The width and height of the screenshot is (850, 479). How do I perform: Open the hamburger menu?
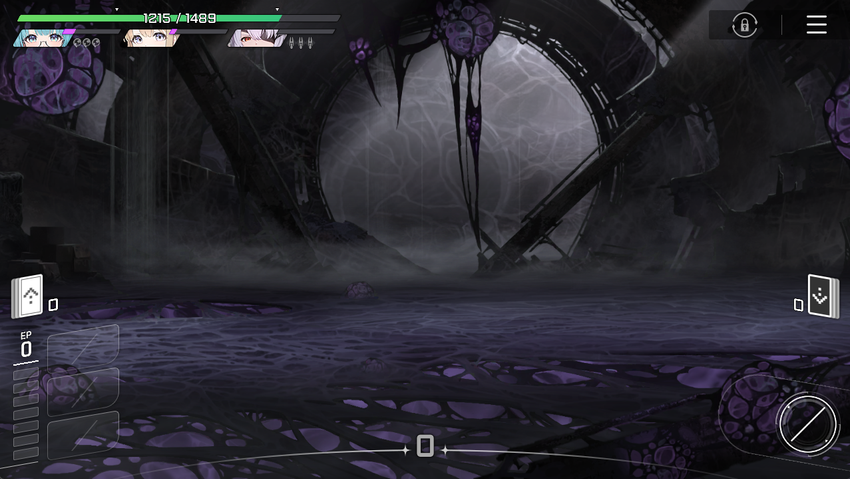816,25
